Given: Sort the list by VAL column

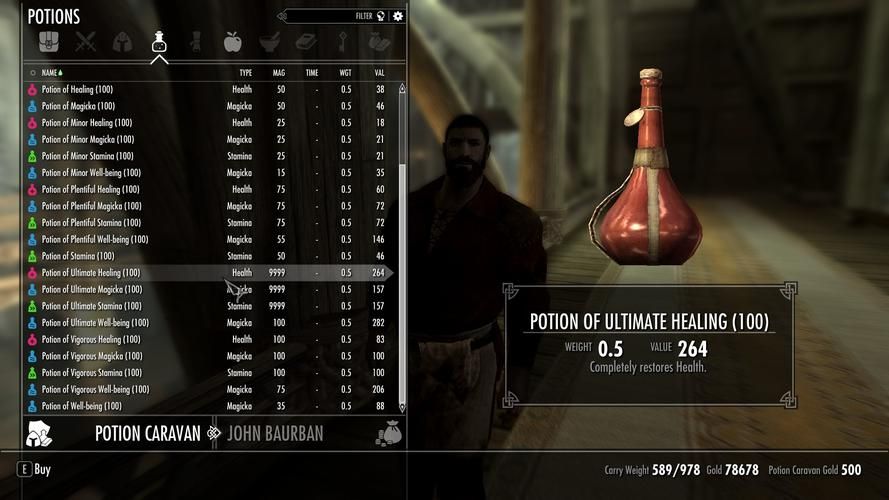Looking at the screenshot, I should point(379,73).
